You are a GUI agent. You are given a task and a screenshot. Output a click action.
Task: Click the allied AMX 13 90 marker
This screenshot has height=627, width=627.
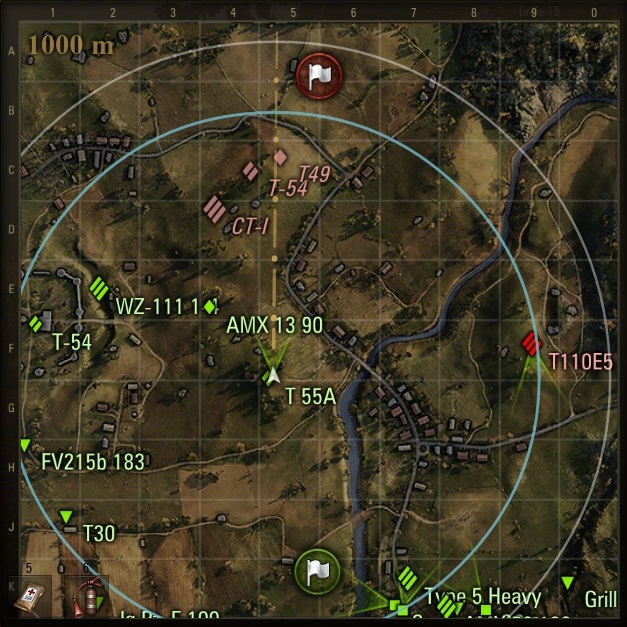pyautogui.click(x=210, y=307)
